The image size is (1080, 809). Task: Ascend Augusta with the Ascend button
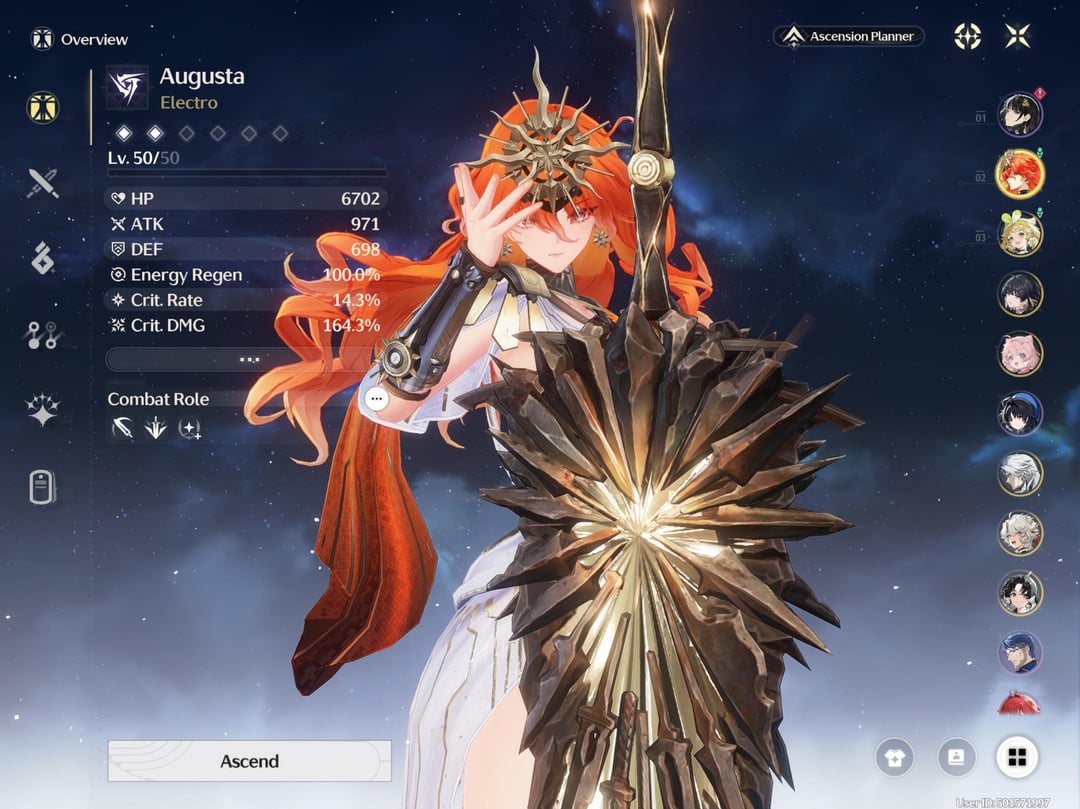click(x=249, y=761)
